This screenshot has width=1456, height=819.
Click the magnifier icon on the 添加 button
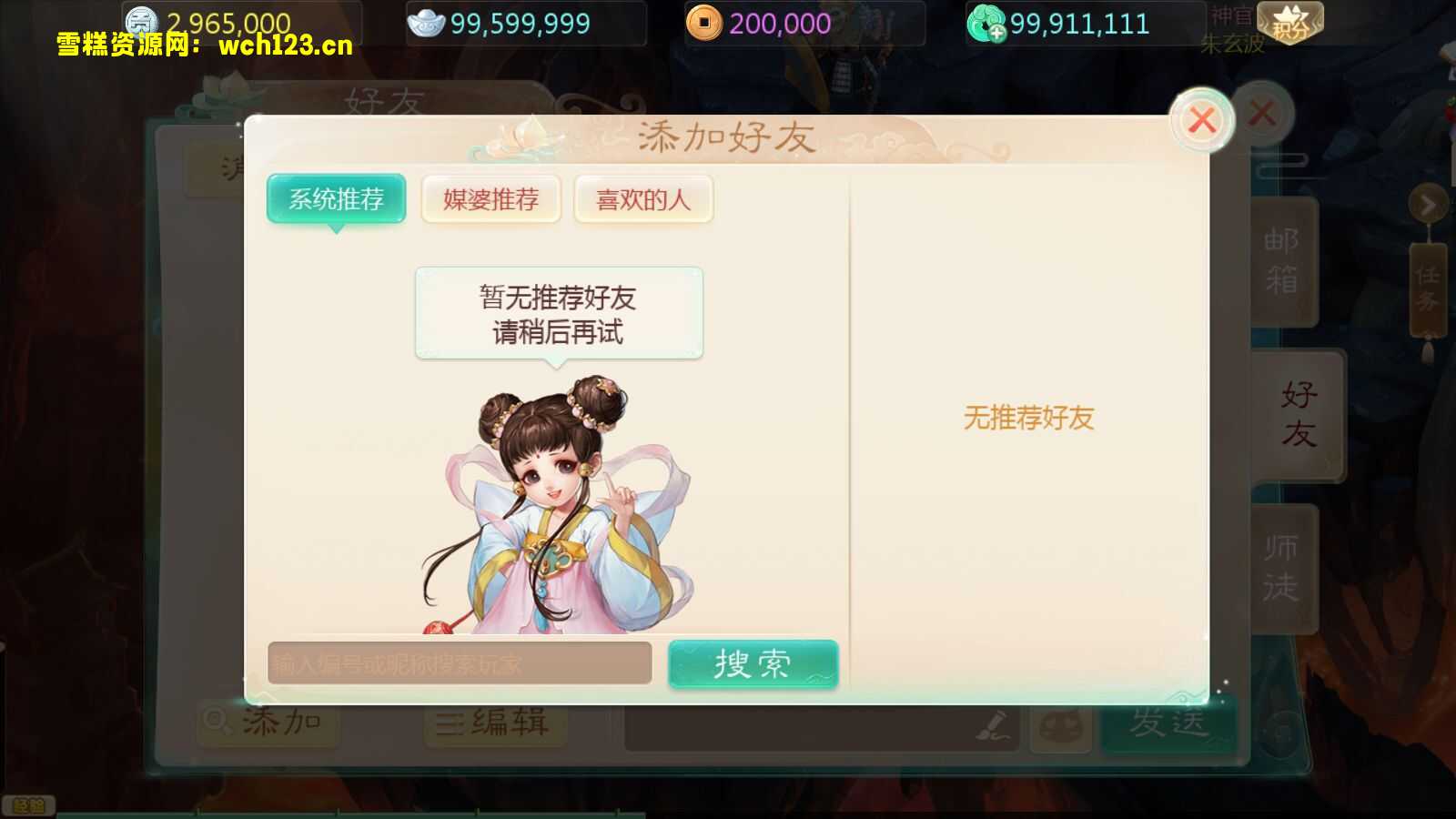pyautogui.click(x=218, y=720)
